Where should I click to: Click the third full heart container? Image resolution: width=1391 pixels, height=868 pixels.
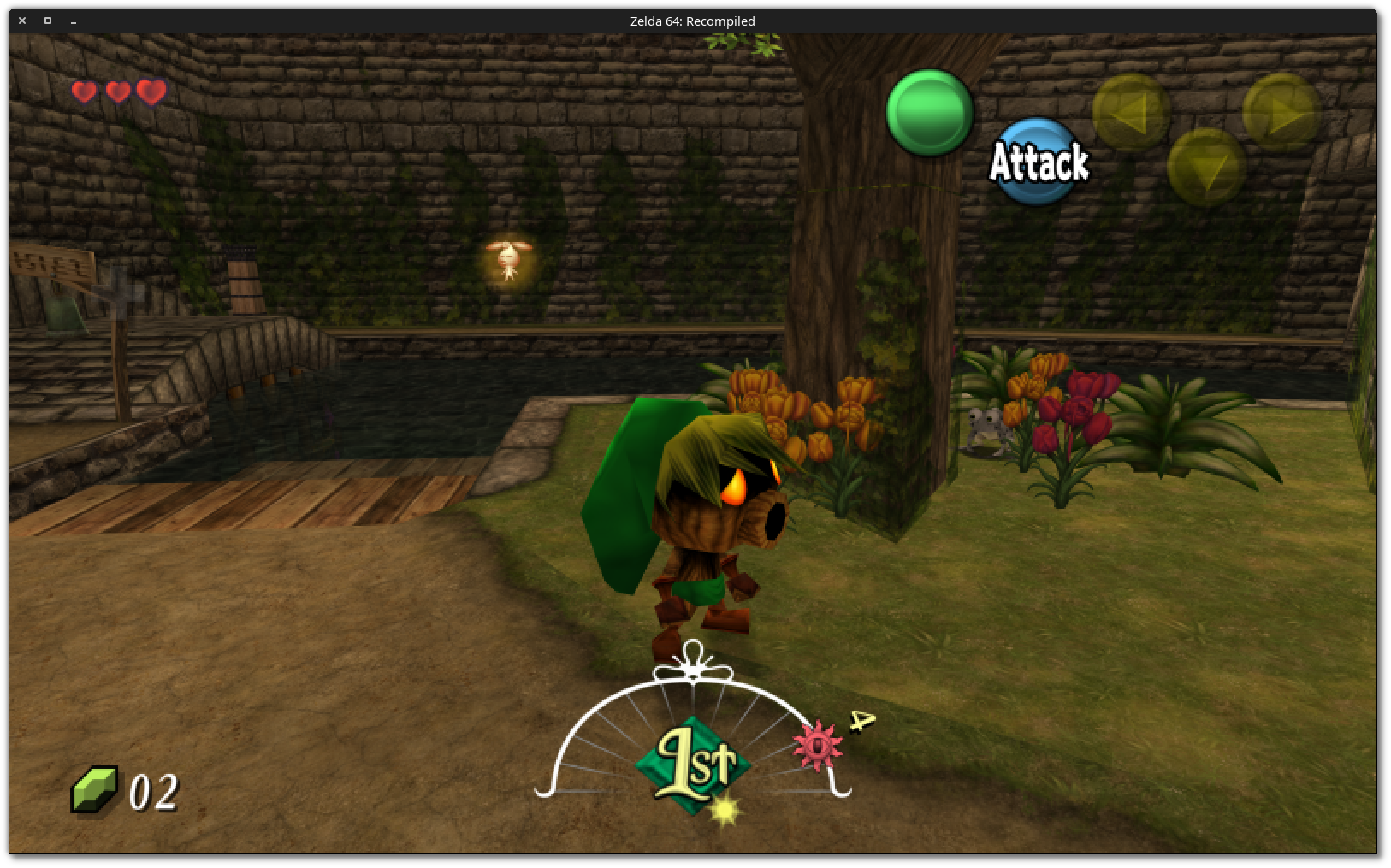(x=150, y=92)
